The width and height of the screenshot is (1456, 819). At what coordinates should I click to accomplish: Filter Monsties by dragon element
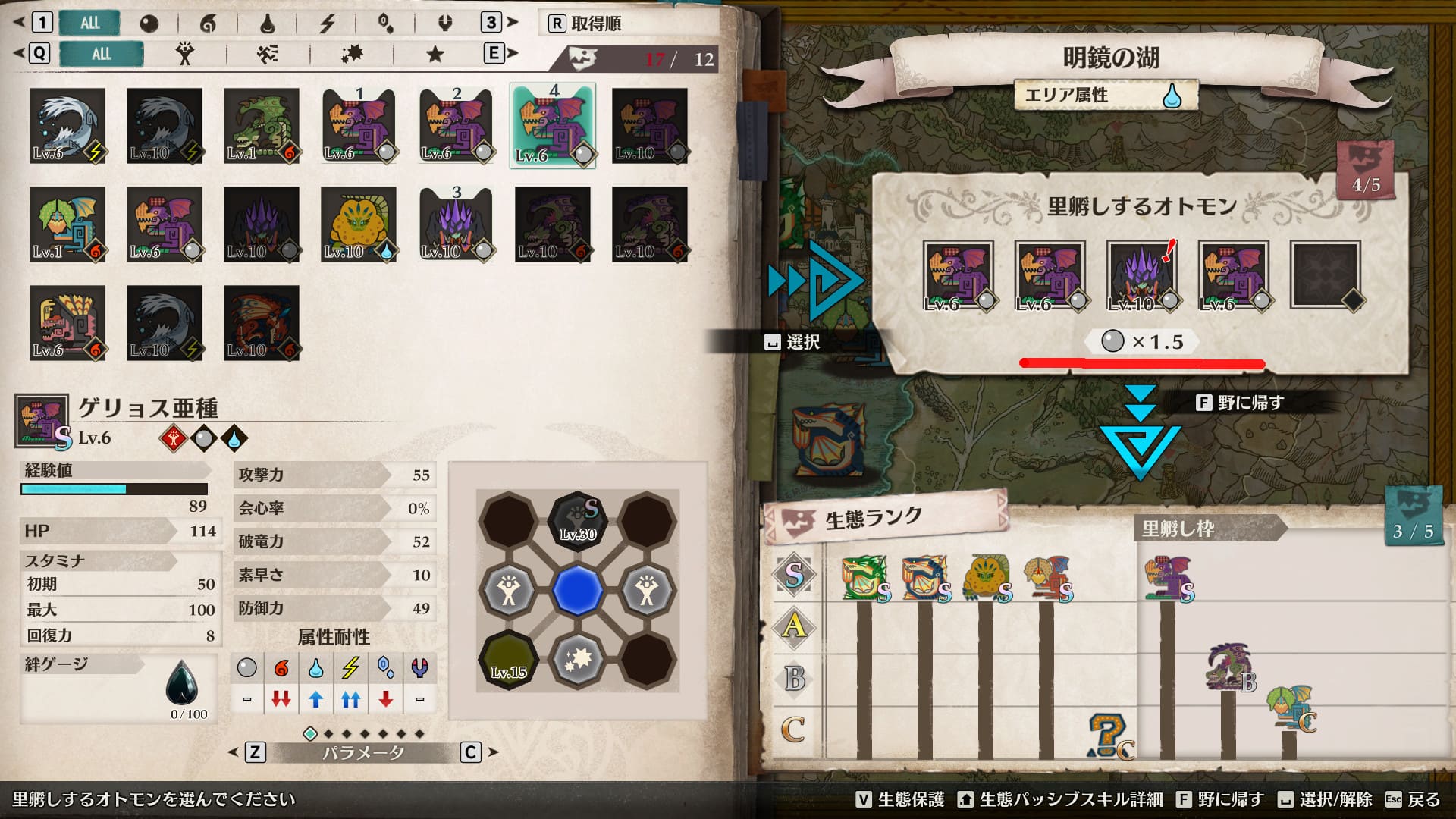coord(445,24)
